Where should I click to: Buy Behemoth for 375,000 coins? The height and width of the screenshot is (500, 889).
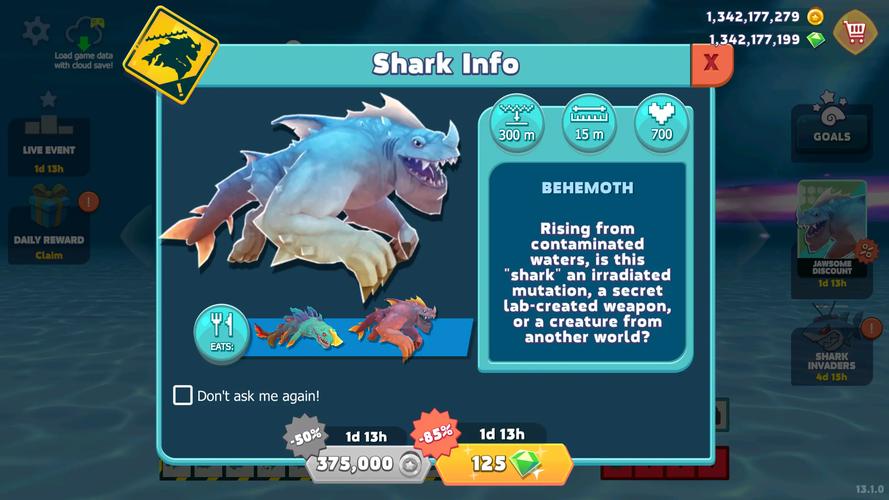[367, 463]
